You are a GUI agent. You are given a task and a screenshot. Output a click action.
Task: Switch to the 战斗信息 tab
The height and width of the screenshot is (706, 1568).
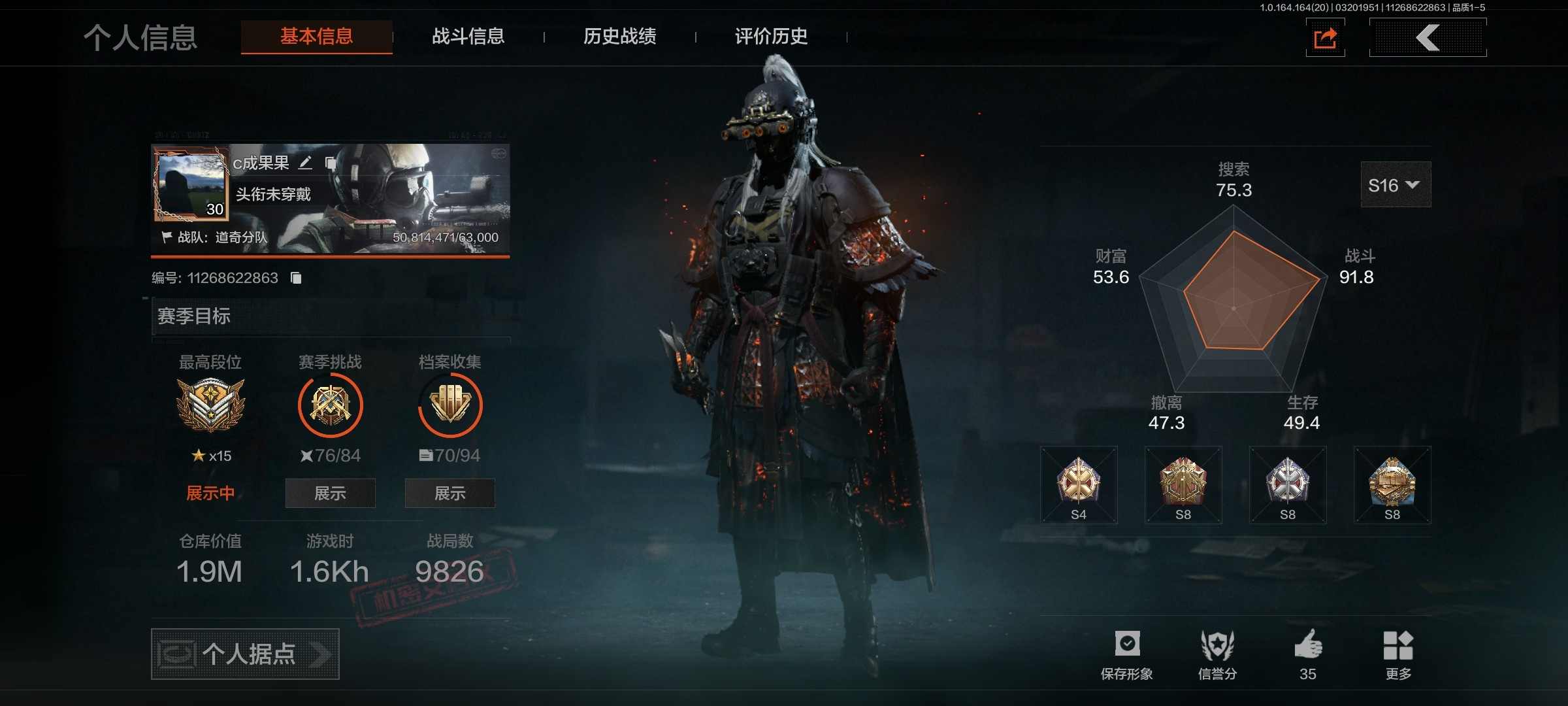click(x=468, y=37)
